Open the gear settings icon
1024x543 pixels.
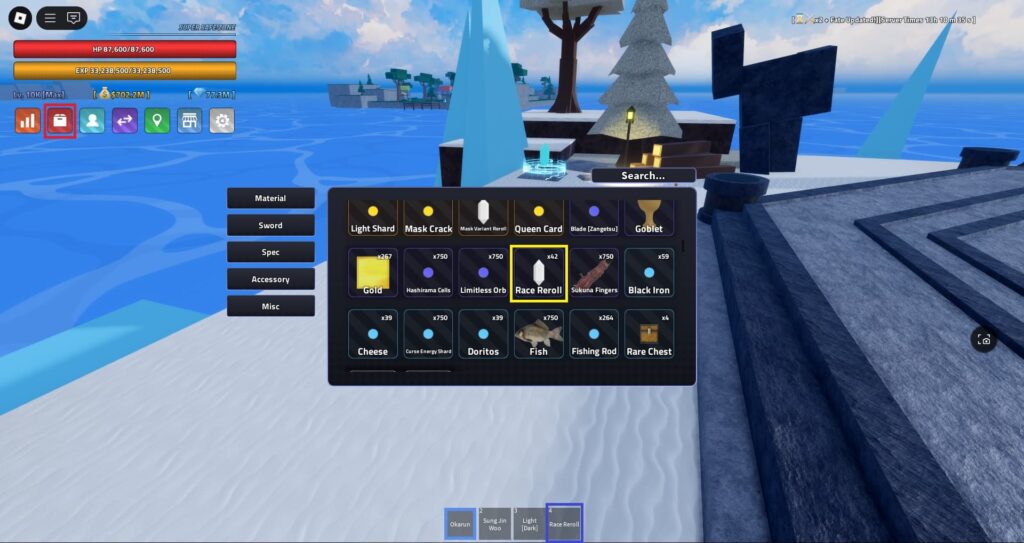coord(221,121)
